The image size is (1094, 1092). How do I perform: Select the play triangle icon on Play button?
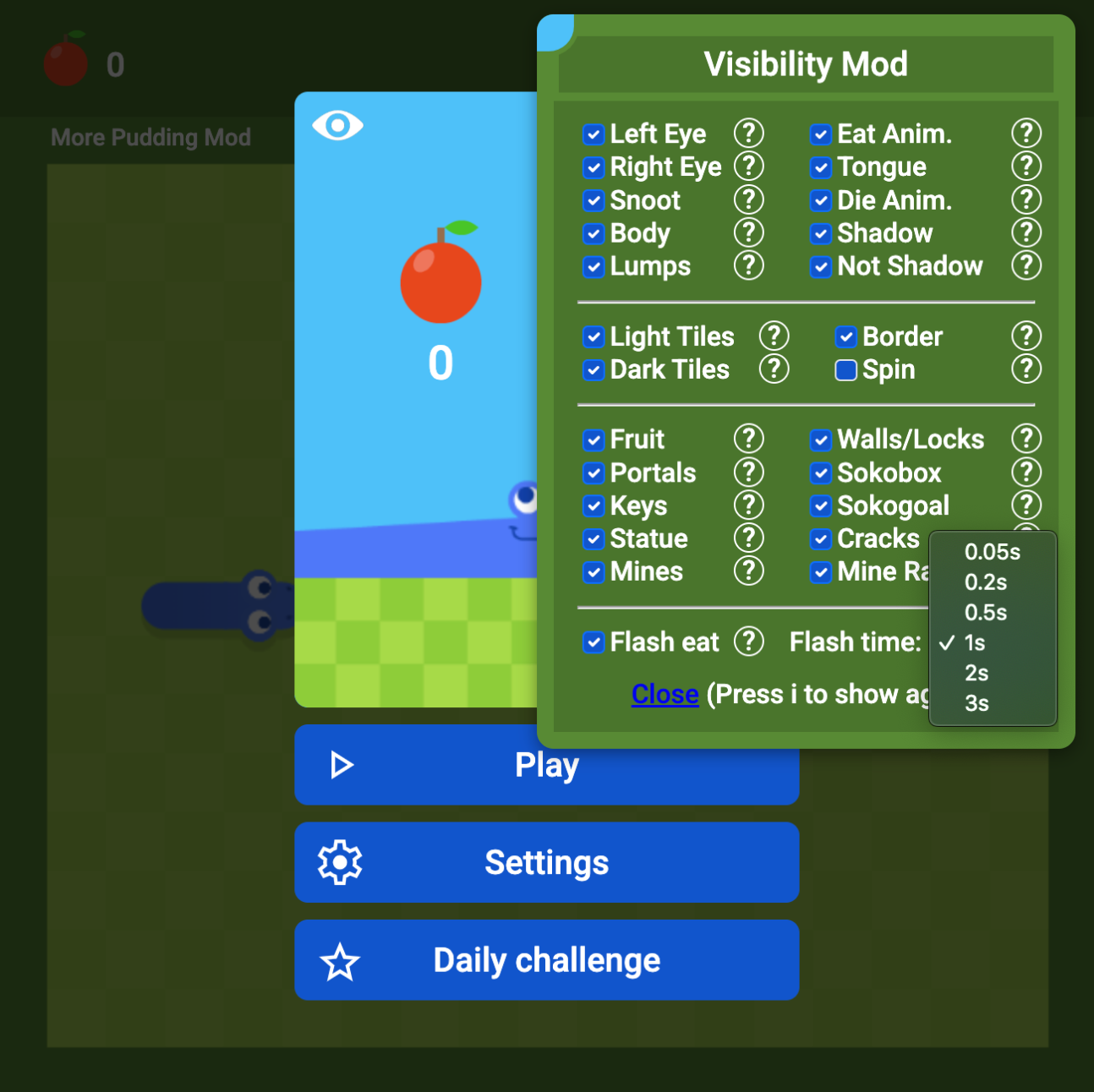[341, 764]
